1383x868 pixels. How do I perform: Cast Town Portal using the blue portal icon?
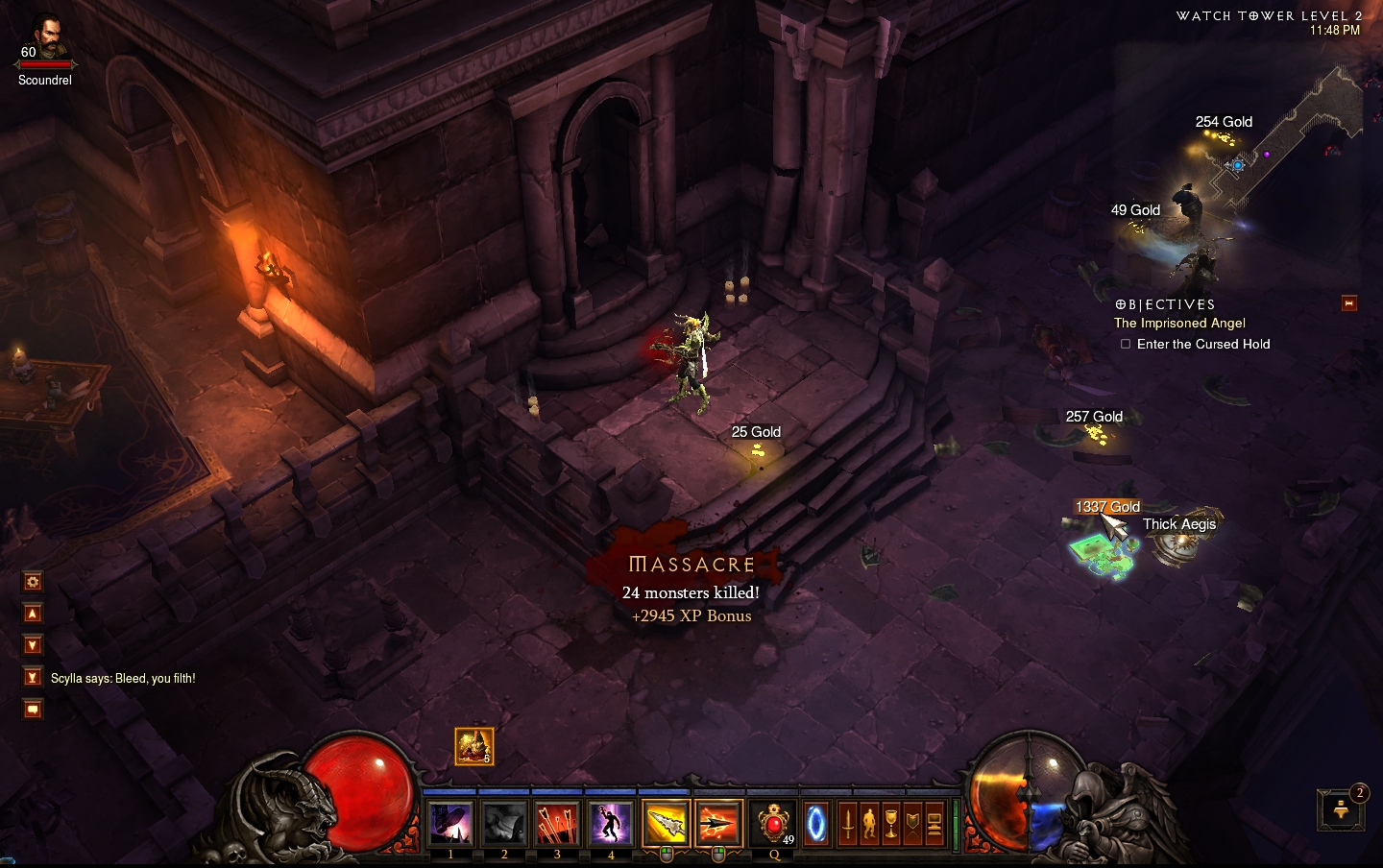tap(815, 824)
